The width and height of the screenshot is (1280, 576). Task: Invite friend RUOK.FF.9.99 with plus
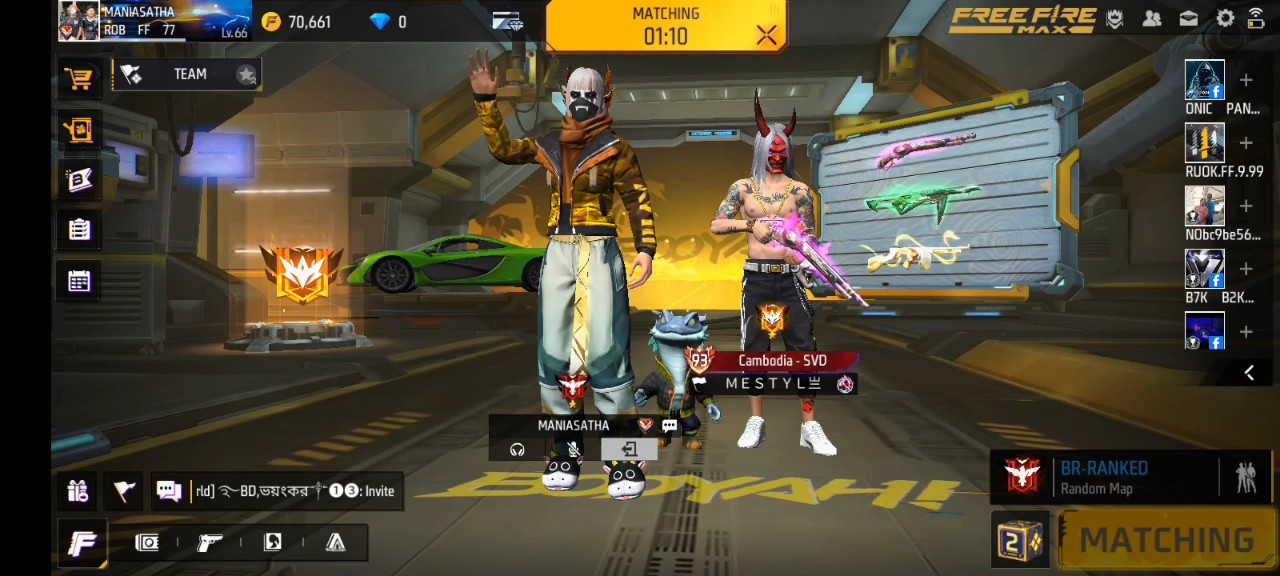pos(1246,143)
